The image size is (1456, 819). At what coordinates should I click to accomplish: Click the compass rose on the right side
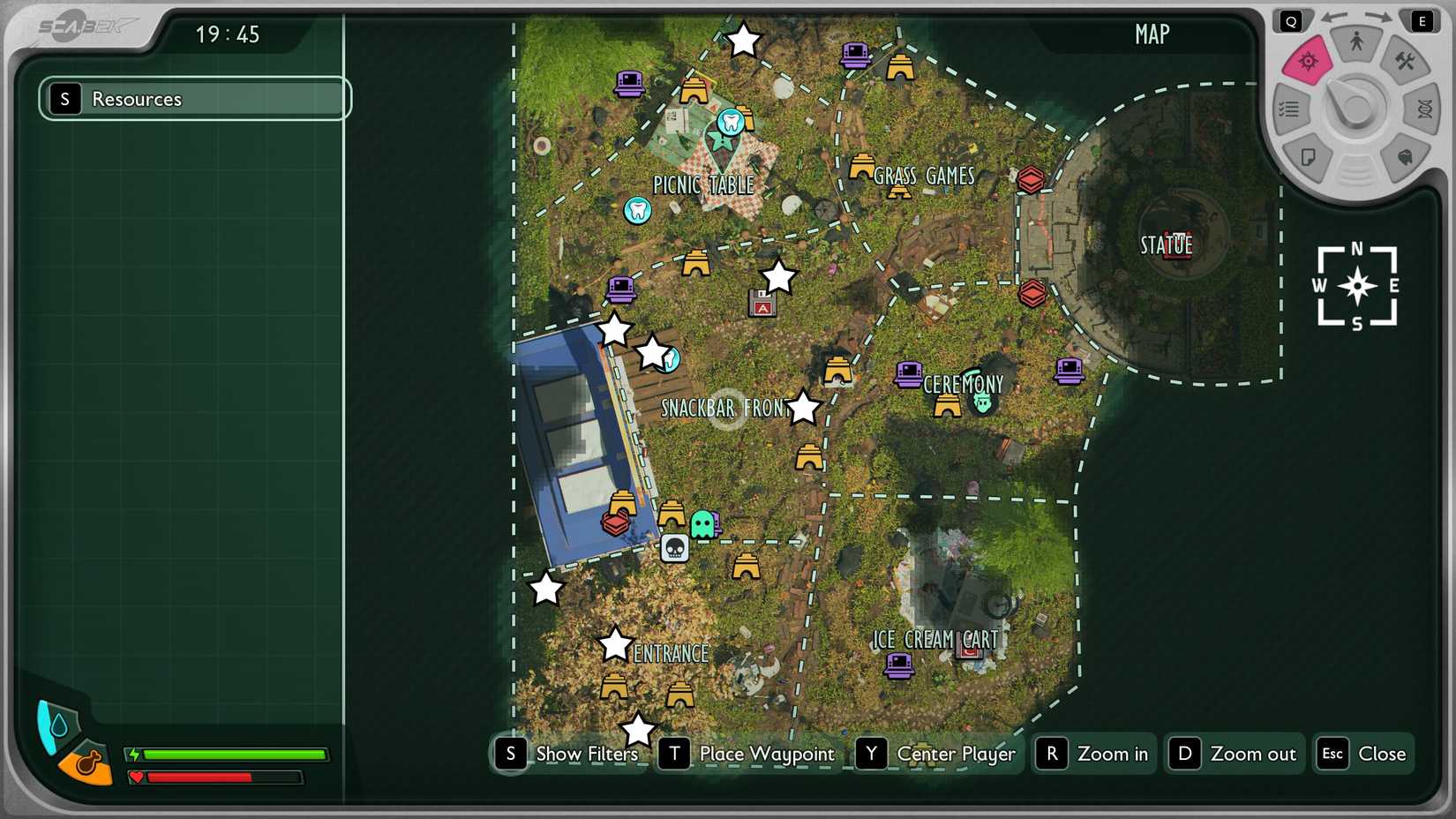[x=1356, y=284]
